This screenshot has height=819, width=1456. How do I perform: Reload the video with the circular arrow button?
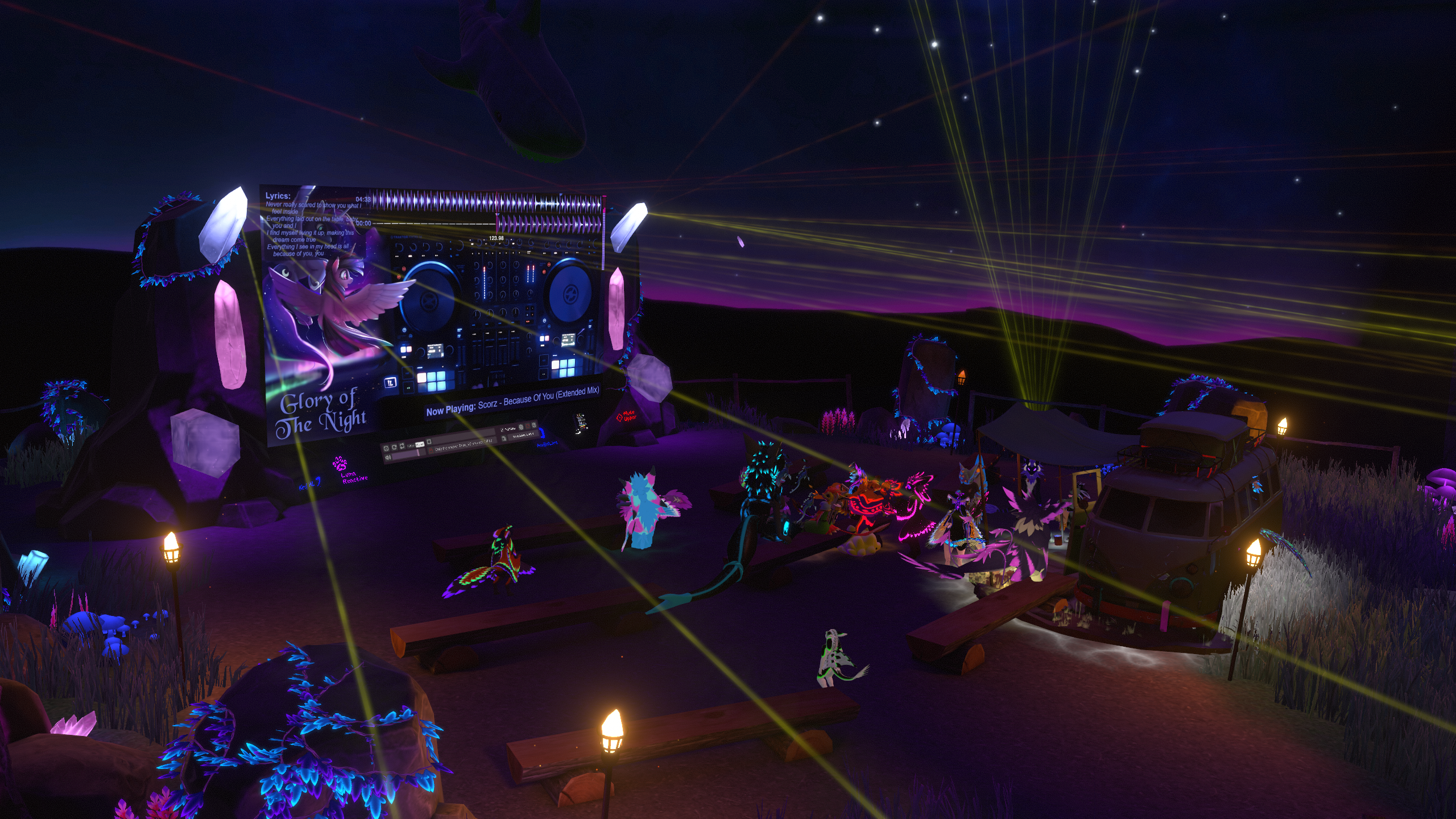click(x=394, y=448)
